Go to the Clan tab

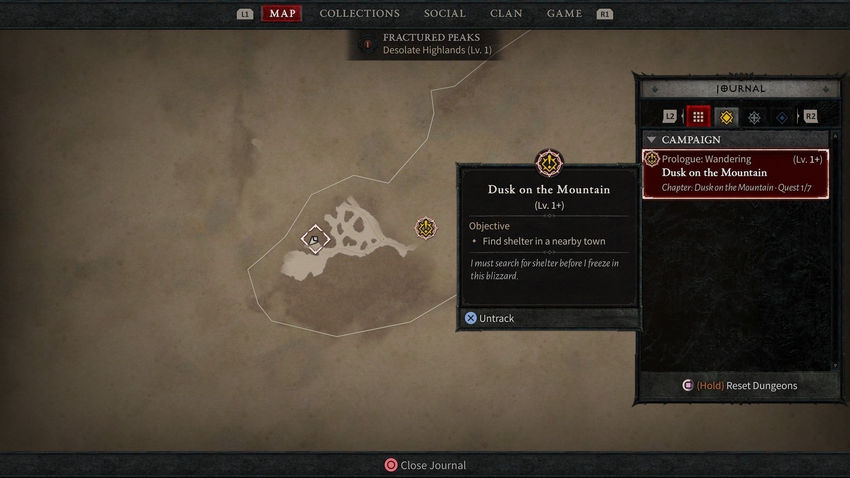coord(506,14)
